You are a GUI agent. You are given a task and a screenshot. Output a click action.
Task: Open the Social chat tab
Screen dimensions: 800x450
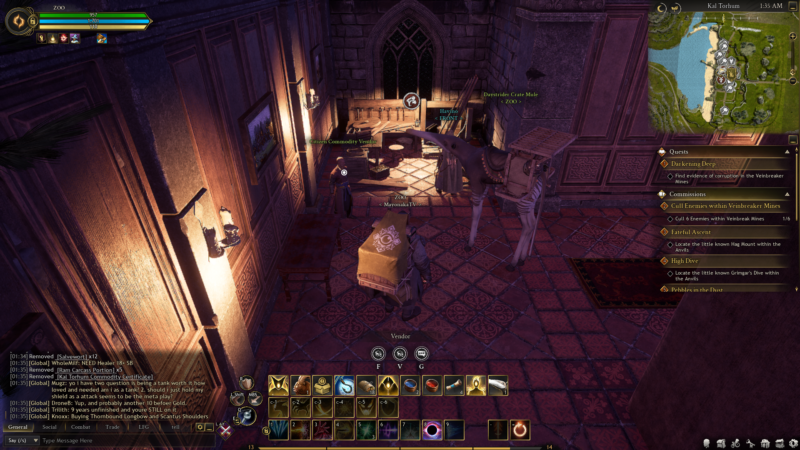click(x=49, y=426)
